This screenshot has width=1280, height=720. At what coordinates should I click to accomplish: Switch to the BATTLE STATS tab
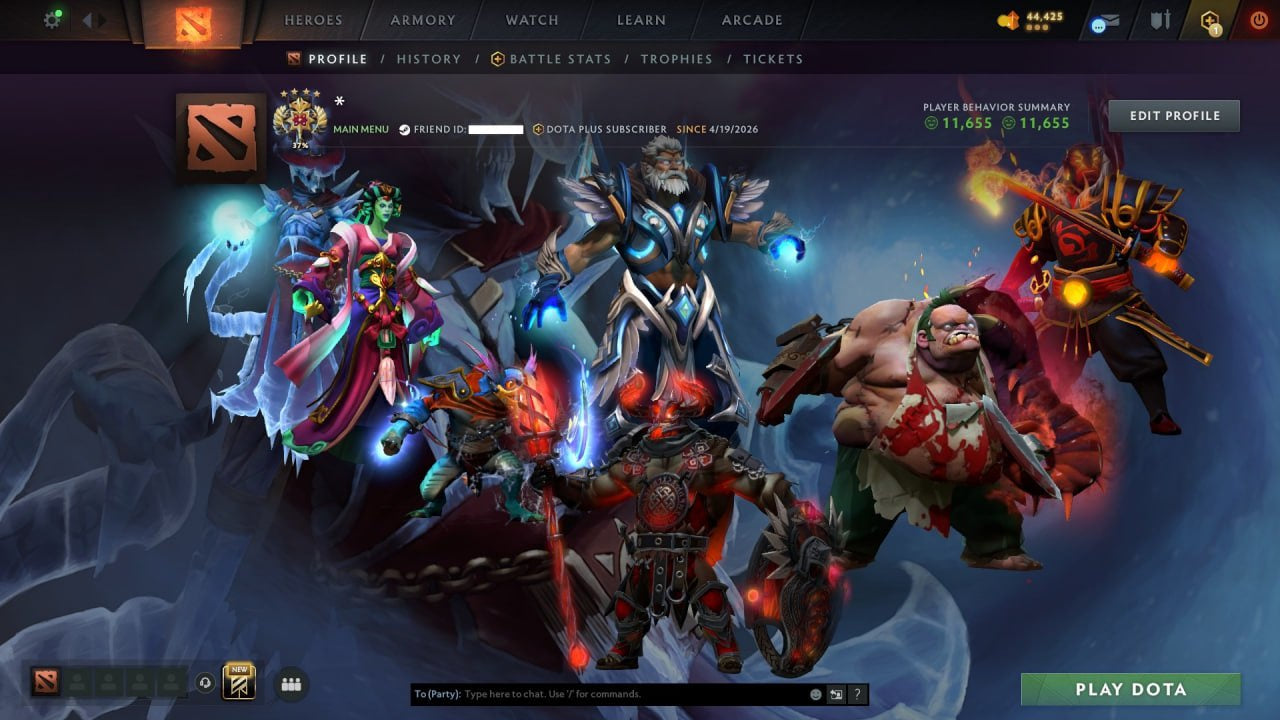pyautogui.click(x=560, y=59)
